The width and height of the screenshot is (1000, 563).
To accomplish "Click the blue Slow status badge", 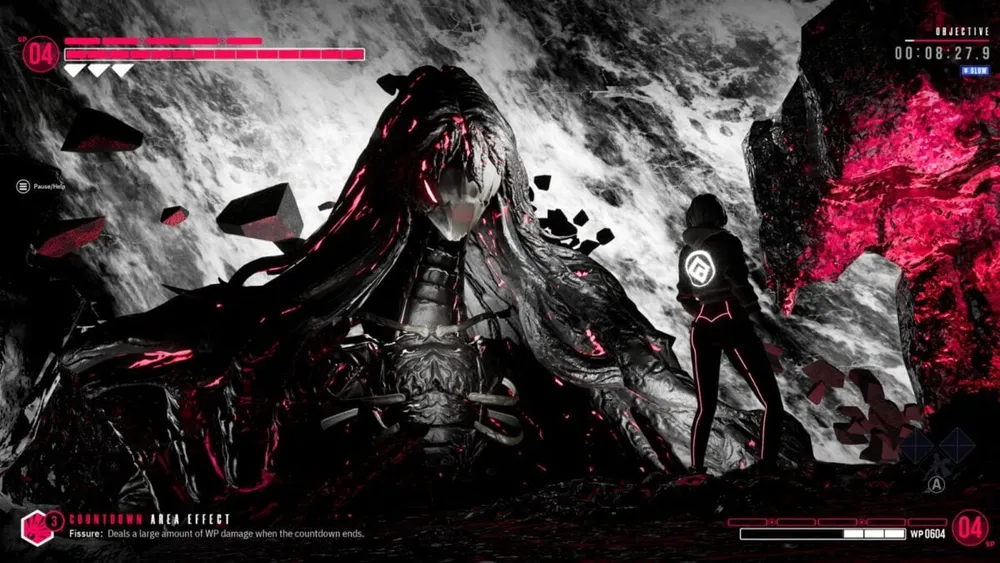I will pyautogui.click(x=975, y=71).
